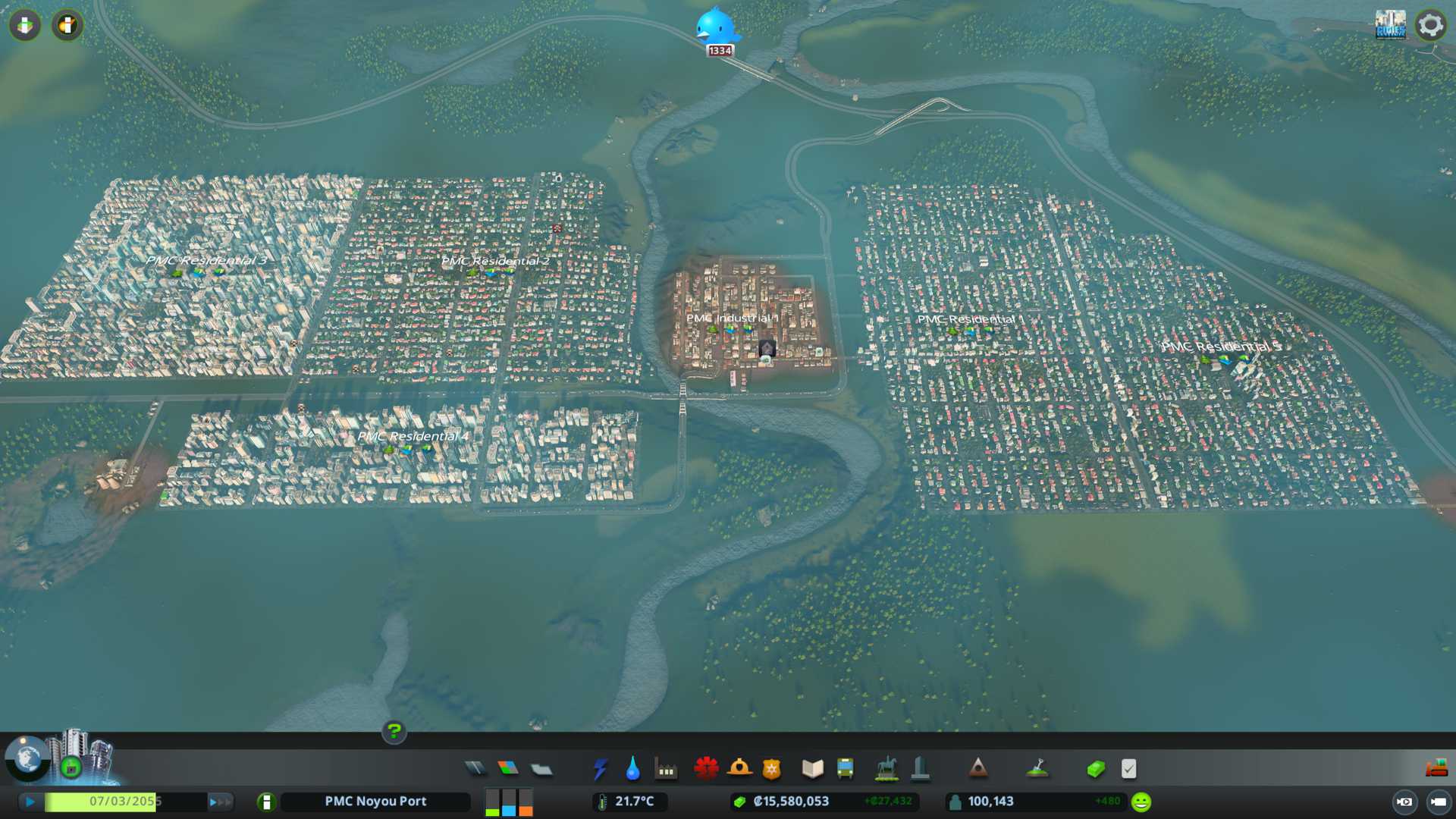
Task: Open Public Transport bus menu
Action: pyautogui.click(x=846, y=769)
